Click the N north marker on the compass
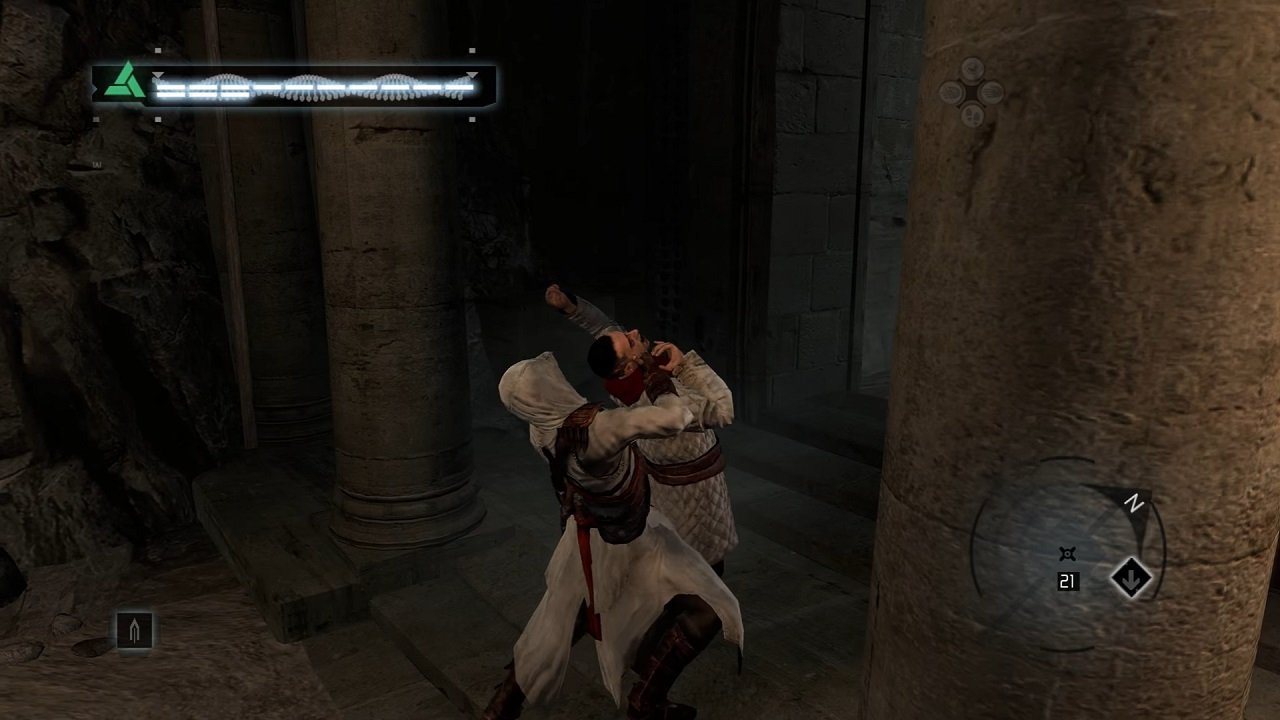Screen dimensions: 1280x720 click(x=1132, y=501)
